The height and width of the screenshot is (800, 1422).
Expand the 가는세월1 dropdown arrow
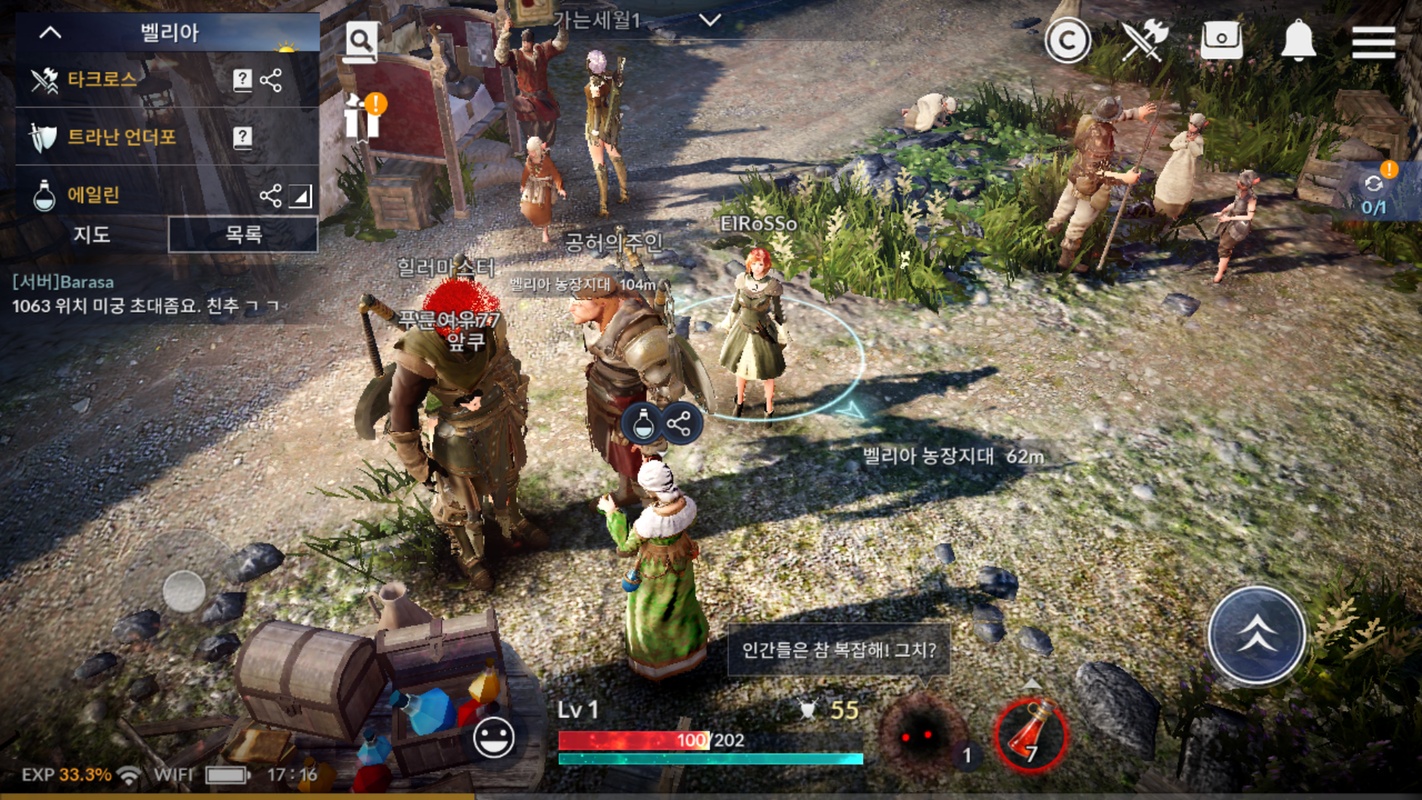[710, 20]
